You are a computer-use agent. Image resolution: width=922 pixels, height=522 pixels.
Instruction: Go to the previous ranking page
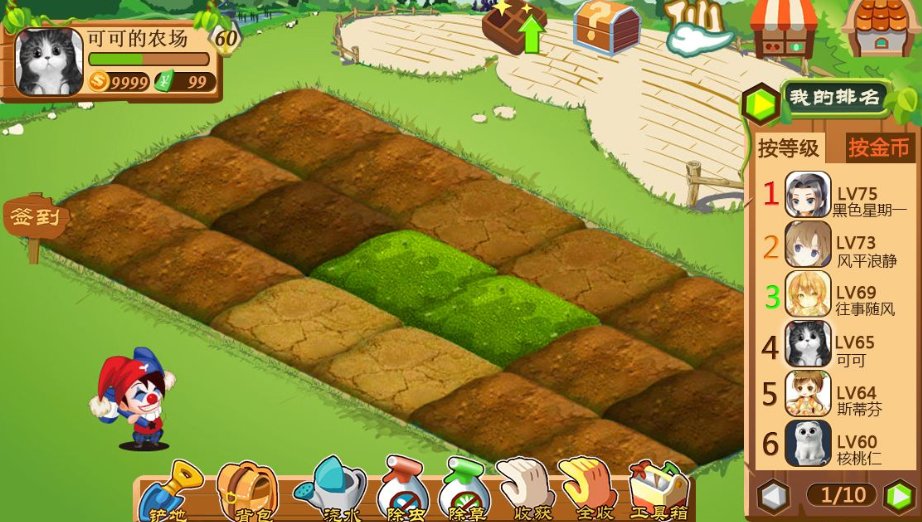coord(773,495)
